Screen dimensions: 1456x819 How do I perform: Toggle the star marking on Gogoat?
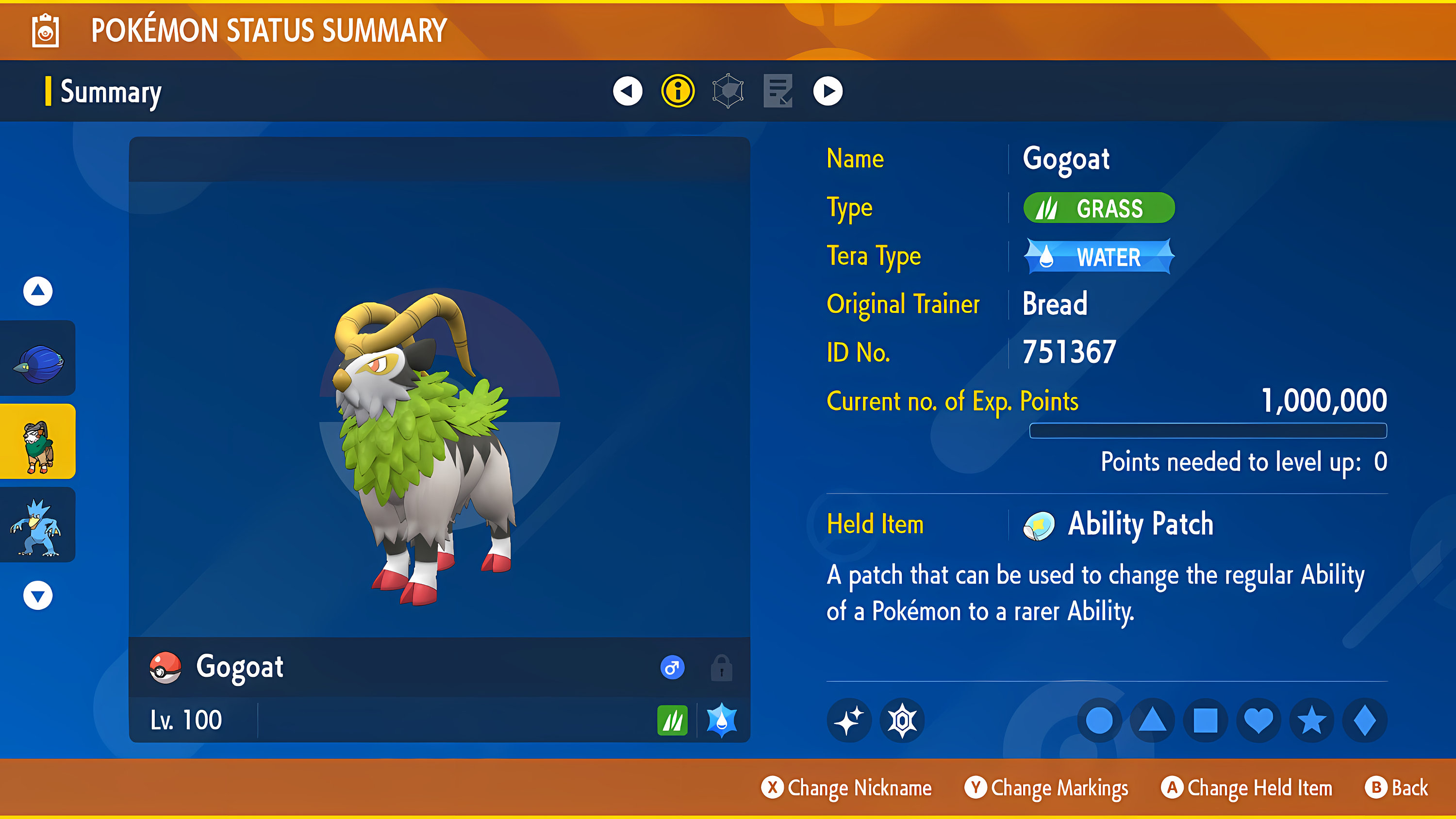point(1311,720)
